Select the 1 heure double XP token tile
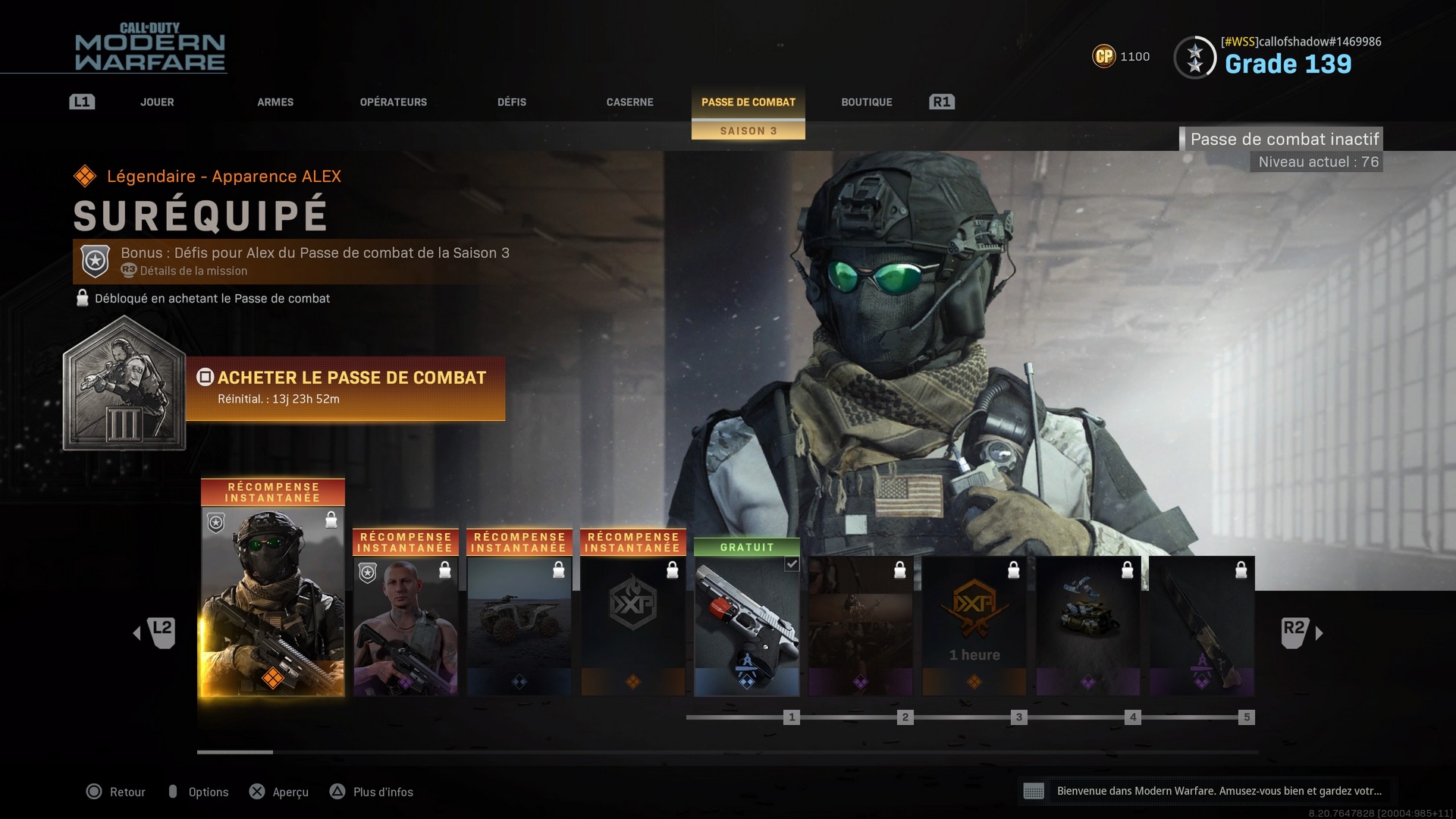 [x=974, y=626]
